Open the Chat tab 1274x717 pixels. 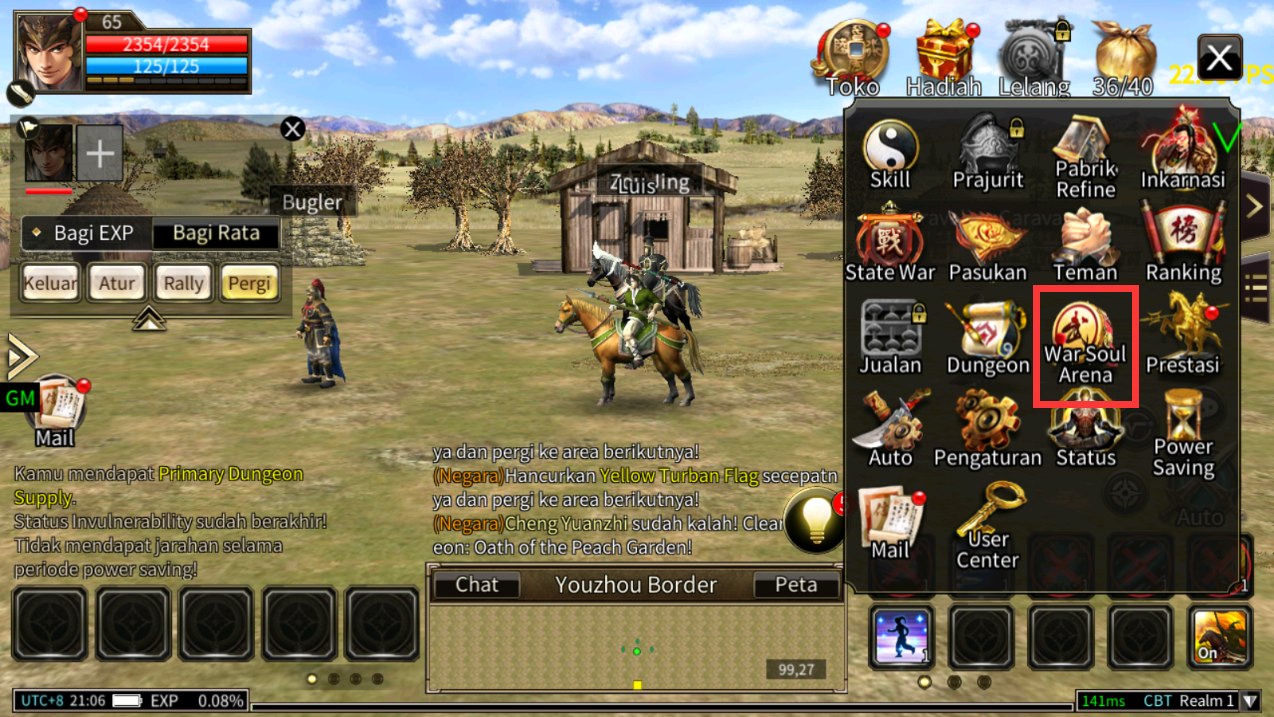(477, 585)
